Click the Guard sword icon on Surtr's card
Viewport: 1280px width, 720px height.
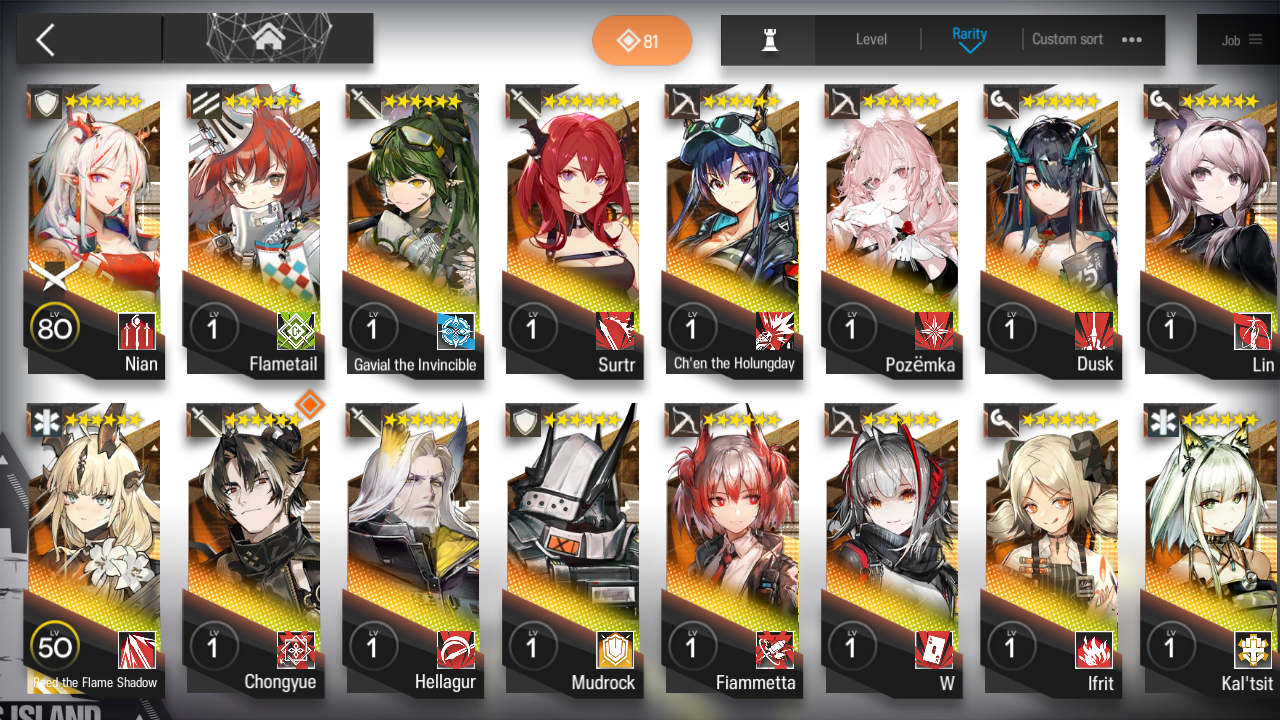click(525, 100)
